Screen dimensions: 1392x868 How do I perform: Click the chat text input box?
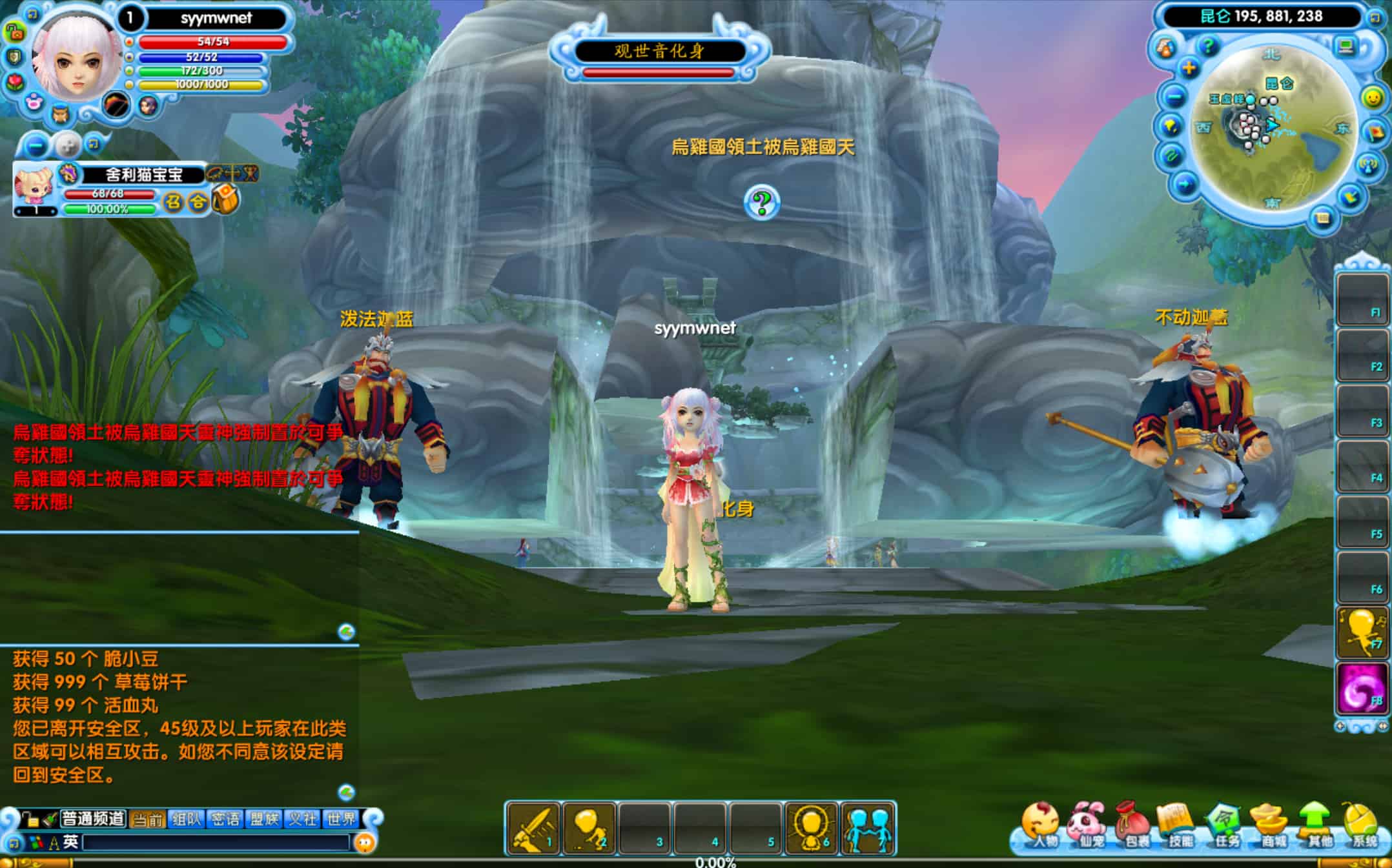[x=216, y=842]
